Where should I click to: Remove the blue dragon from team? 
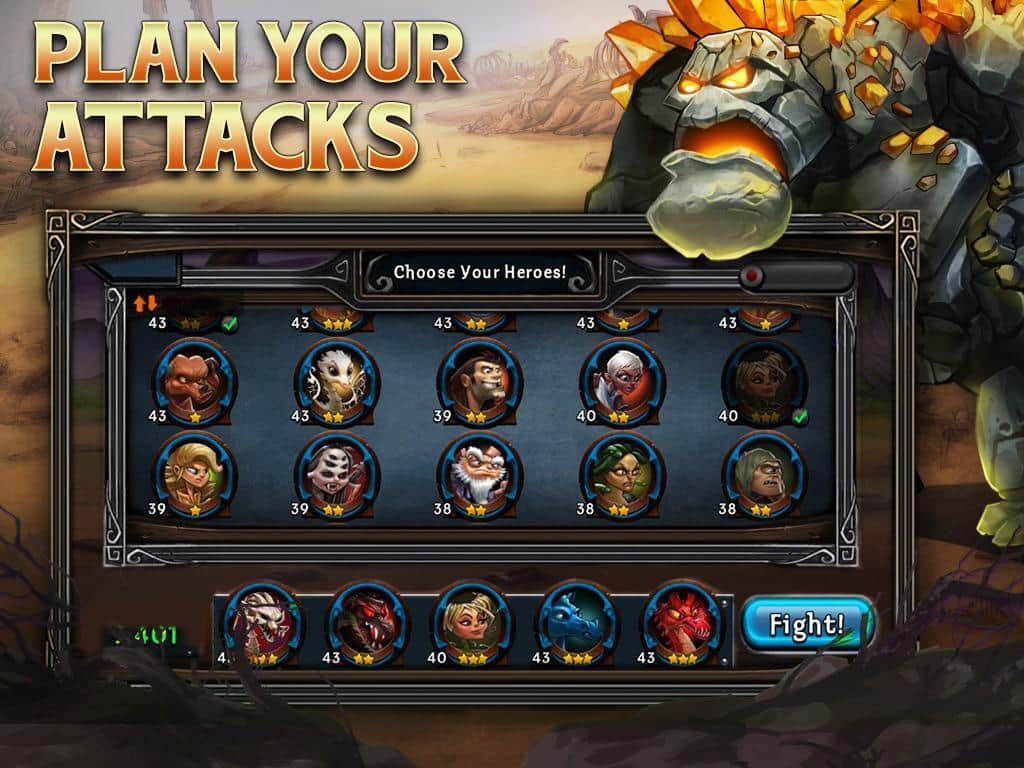point(577,622)
